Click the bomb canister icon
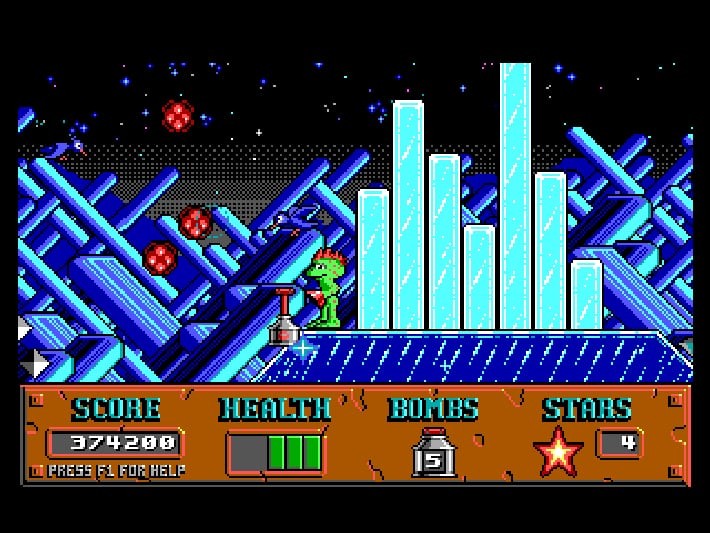The width and height of the screenshot is (710, 533). [x=434, y=453]
